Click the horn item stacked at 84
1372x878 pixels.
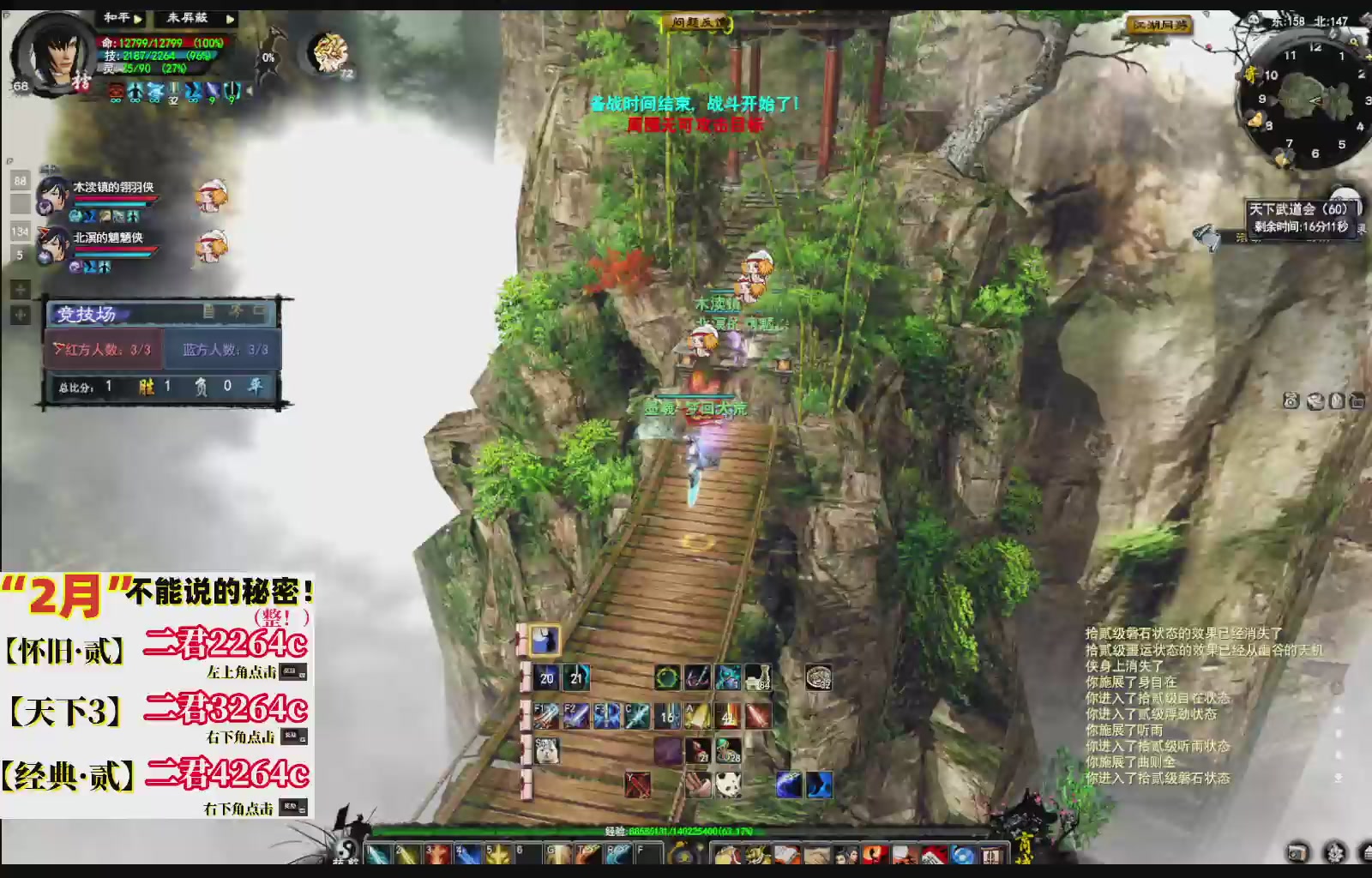click(x=759, y=677)
